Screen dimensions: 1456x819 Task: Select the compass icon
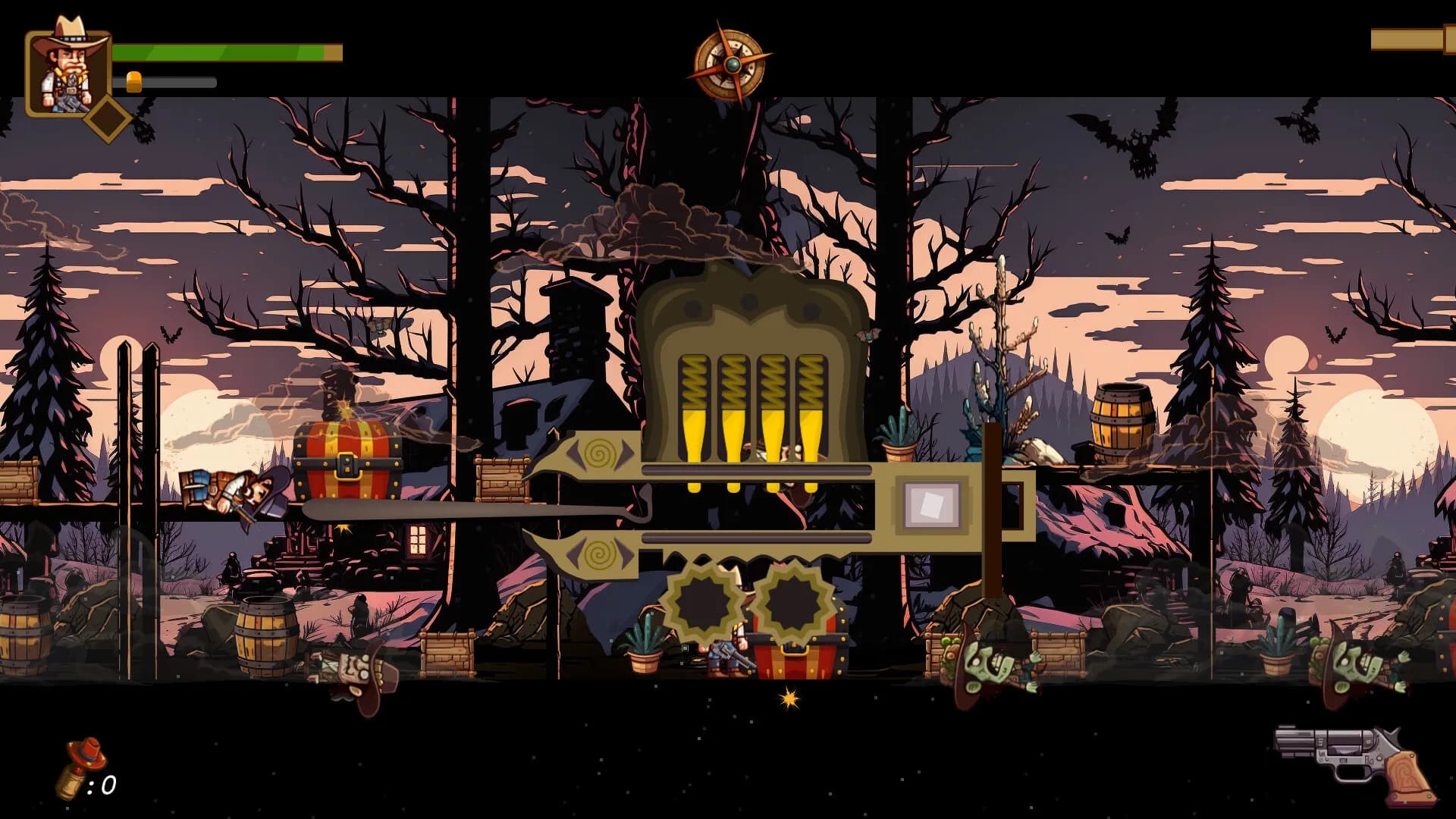(730, 64)
